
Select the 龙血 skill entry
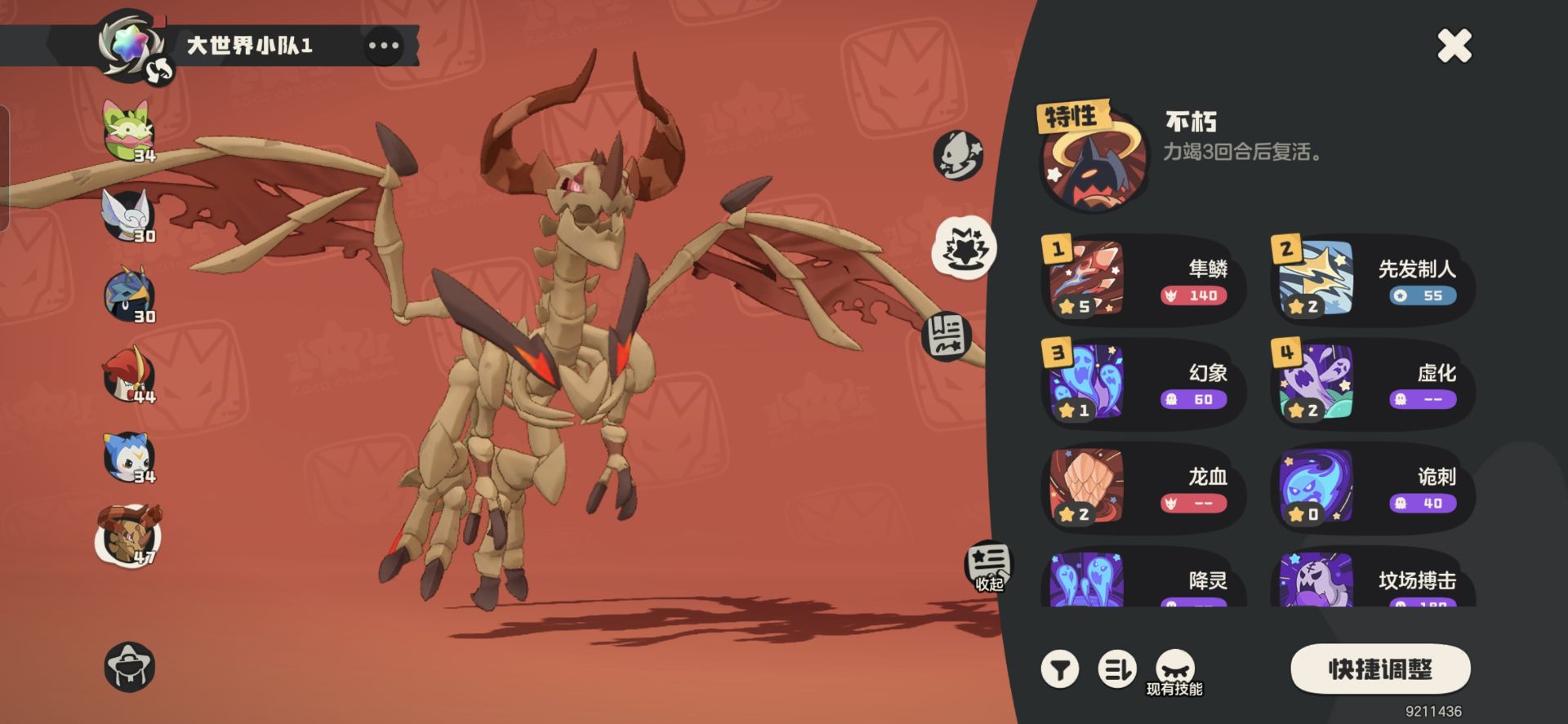tap(1143, 488)
